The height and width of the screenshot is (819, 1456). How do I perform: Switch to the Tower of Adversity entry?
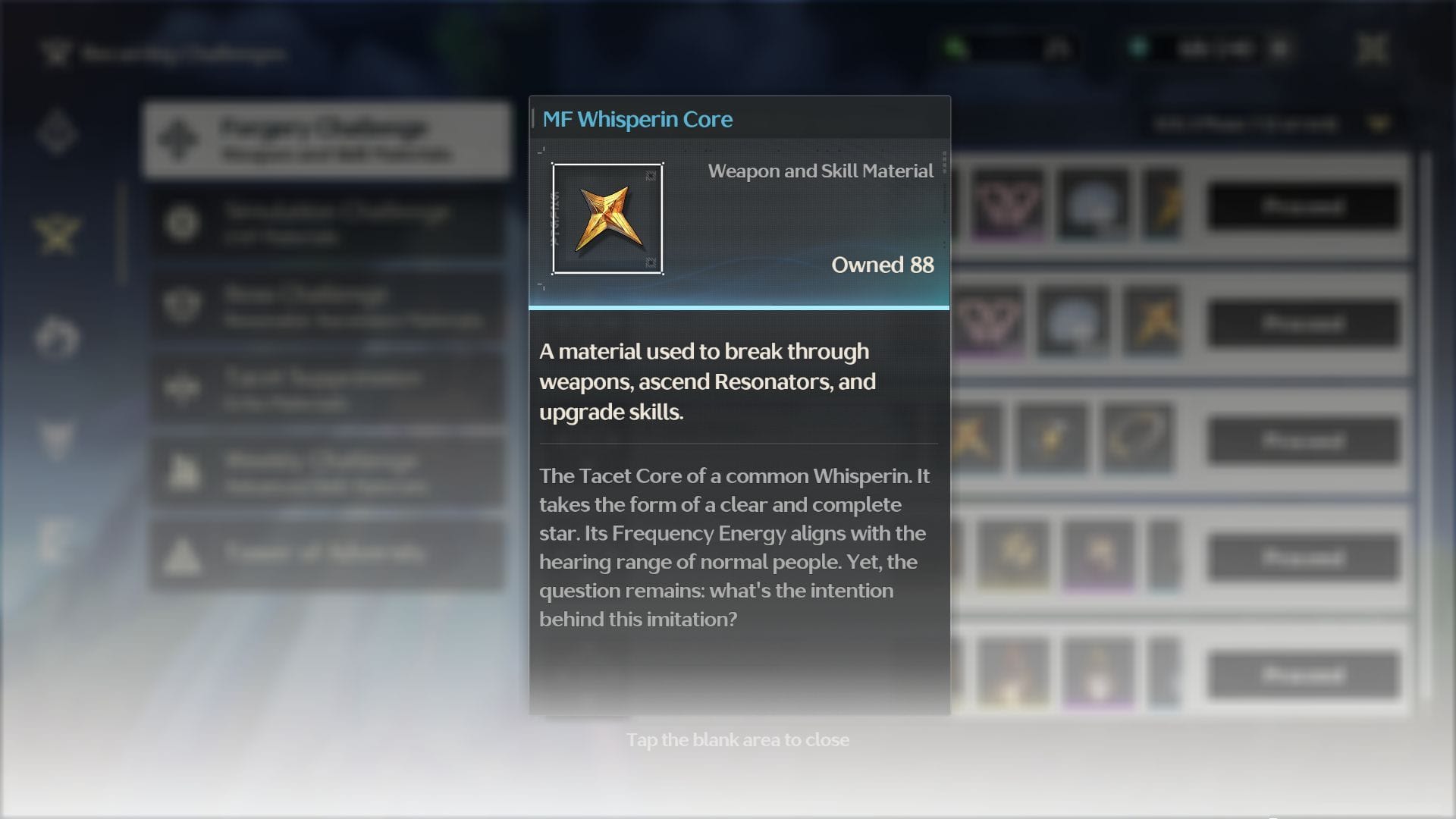point(326,554)
